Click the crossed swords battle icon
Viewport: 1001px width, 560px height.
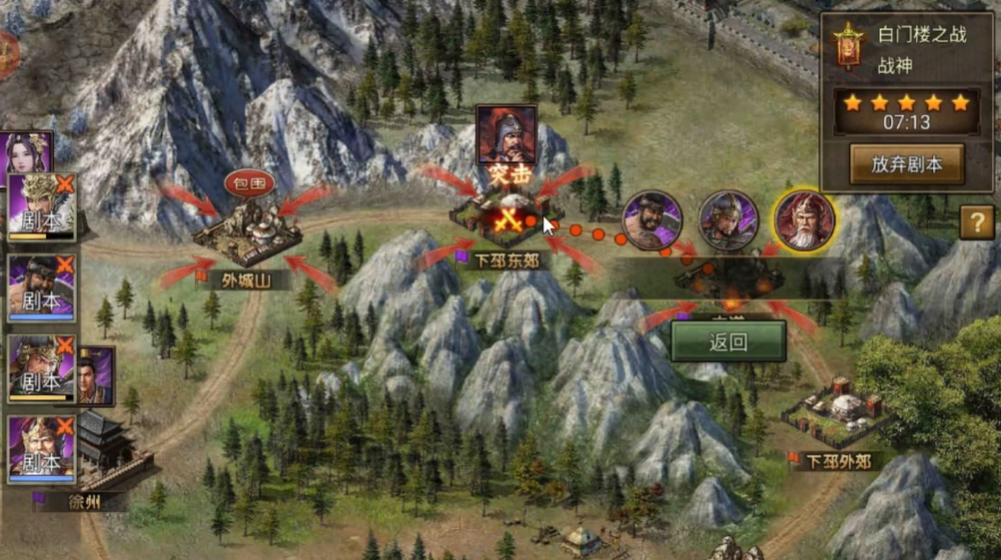coord(507,218)
